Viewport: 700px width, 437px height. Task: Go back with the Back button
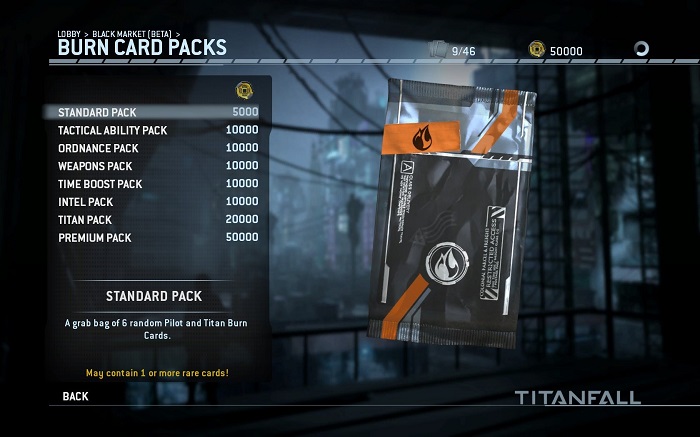(75, 396)
